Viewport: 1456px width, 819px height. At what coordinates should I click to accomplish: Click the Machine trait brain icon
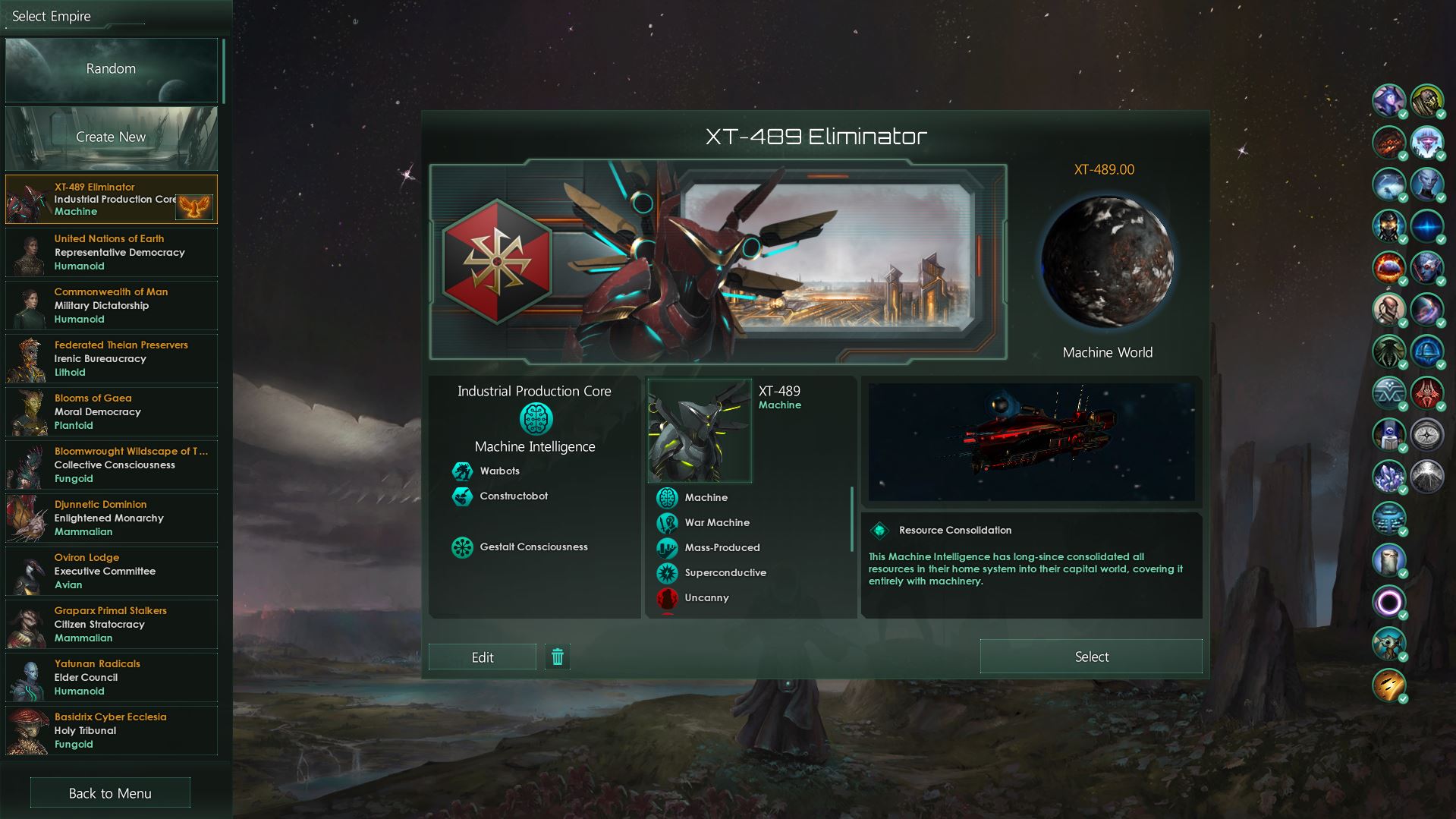(x=666, y=497)
